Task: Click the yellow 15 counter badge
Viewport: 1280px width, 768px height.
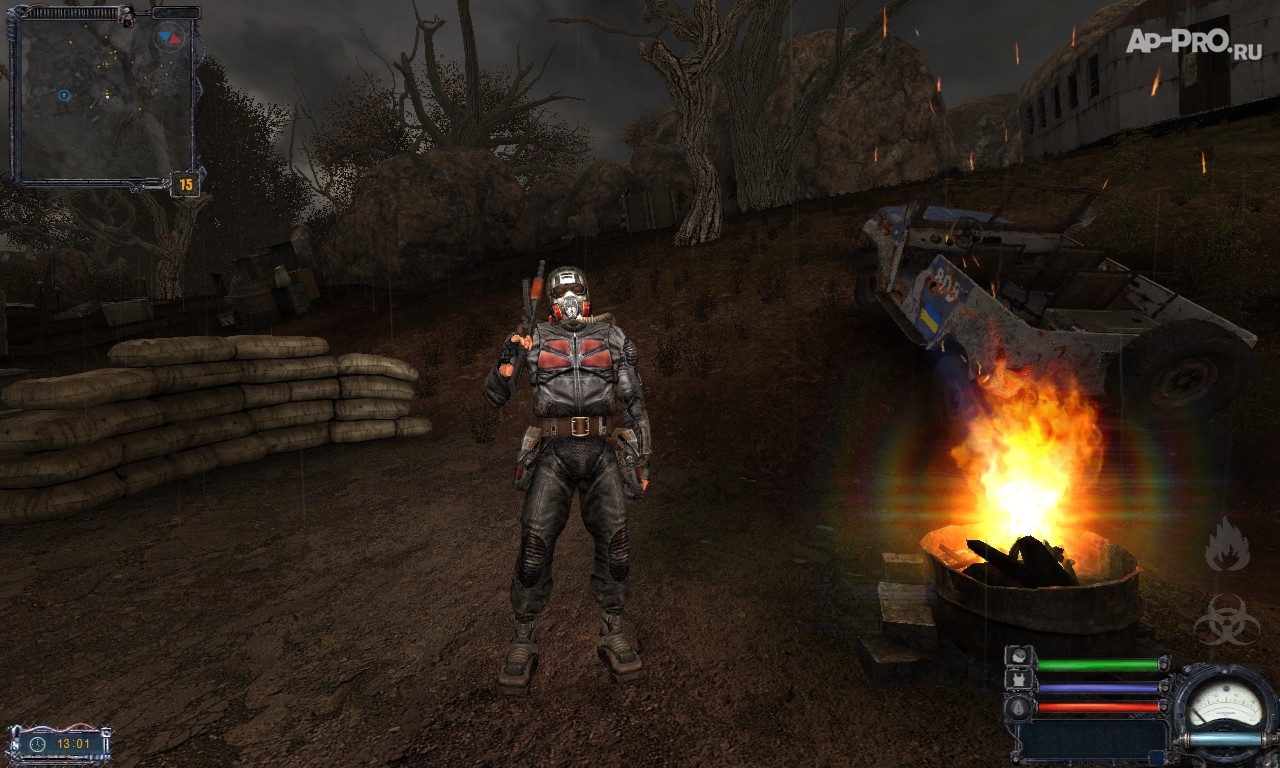Action: coord(185,184)
